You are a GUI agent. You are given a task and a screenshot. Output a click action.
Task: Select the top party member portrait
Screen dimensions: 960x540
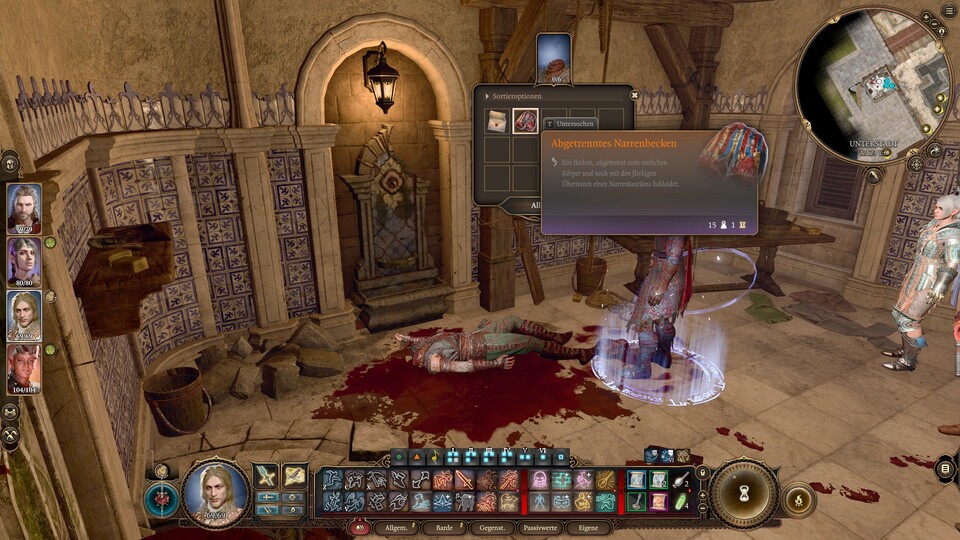24,208
